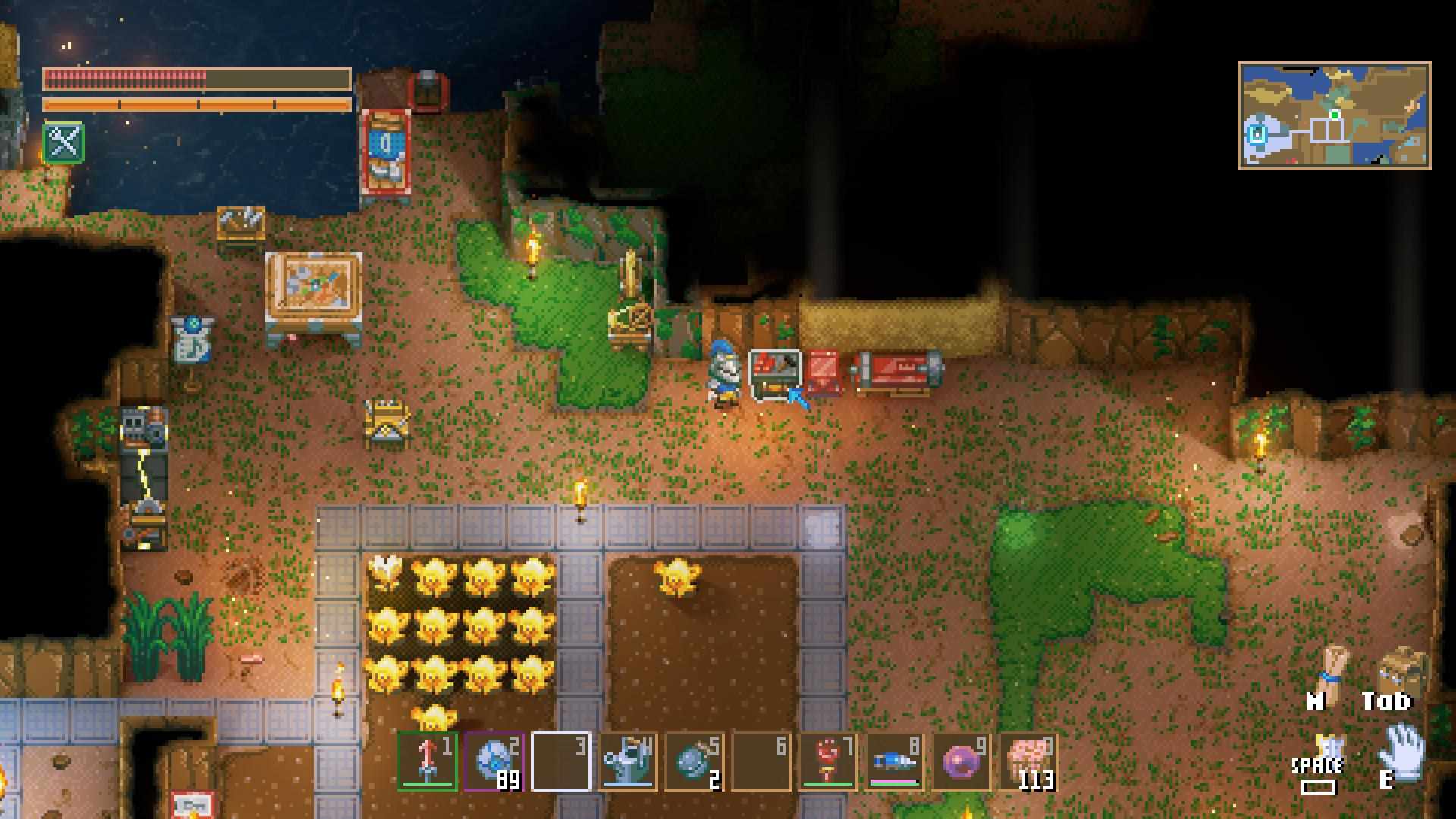Equip the watering can from hotbar
The height and width of the screenshot is (819, 1456).
[x=627, y=761]
